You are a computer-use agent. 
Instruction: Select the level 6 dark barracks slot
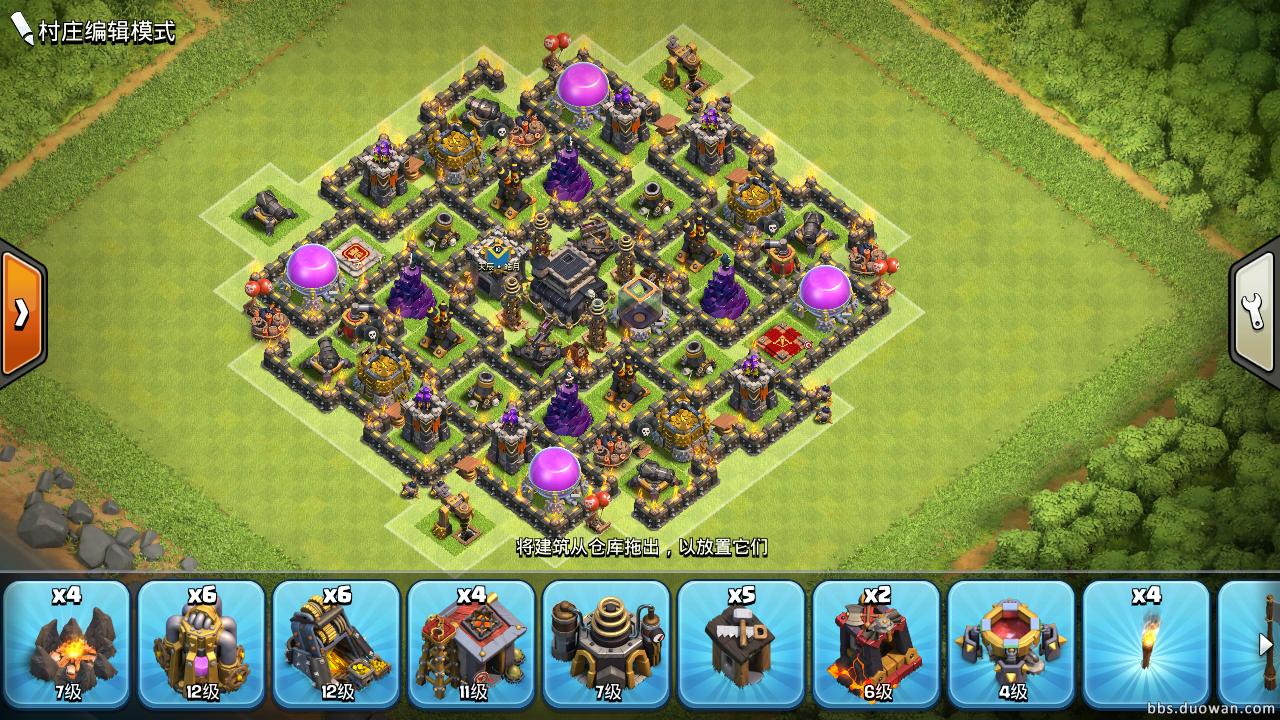876,643
